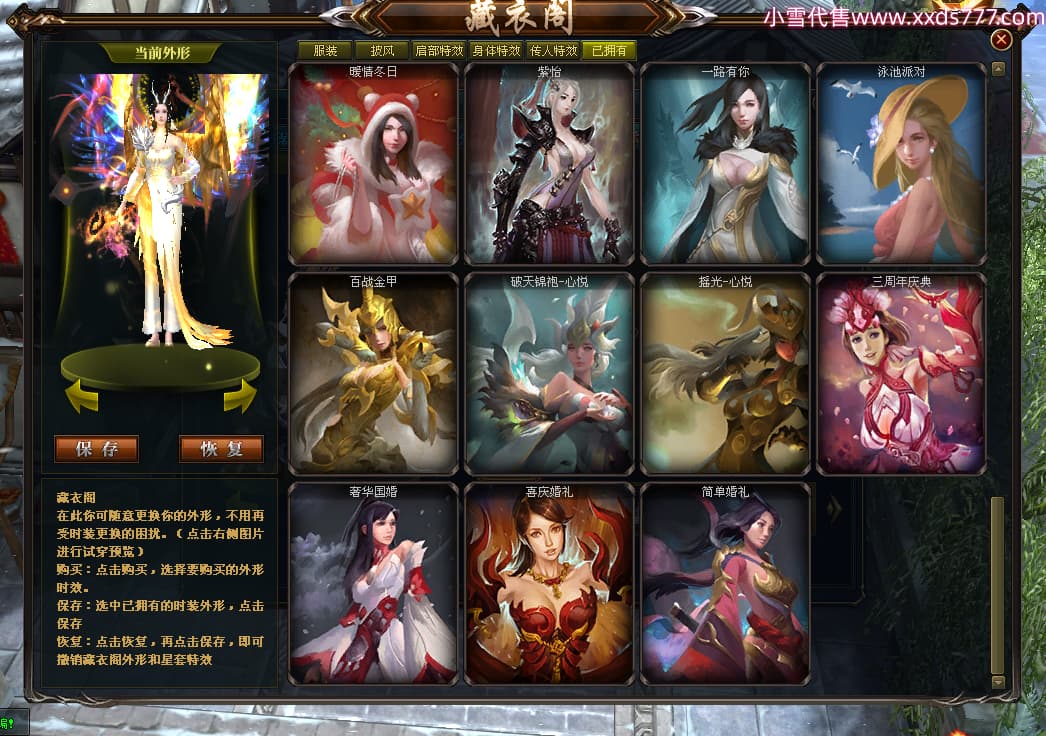The image size is (1046, 736).
Task: Close the 藏衣阁 wardrobe window
Action: 1001,40
